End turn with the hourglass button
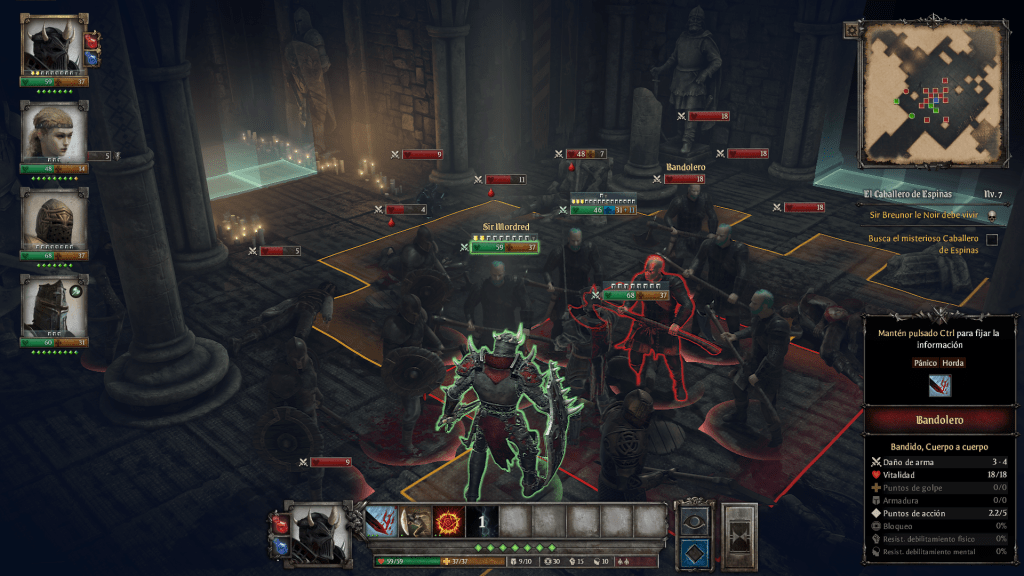The height and width of the screenshot is (576, 1024). coord(738,535)
